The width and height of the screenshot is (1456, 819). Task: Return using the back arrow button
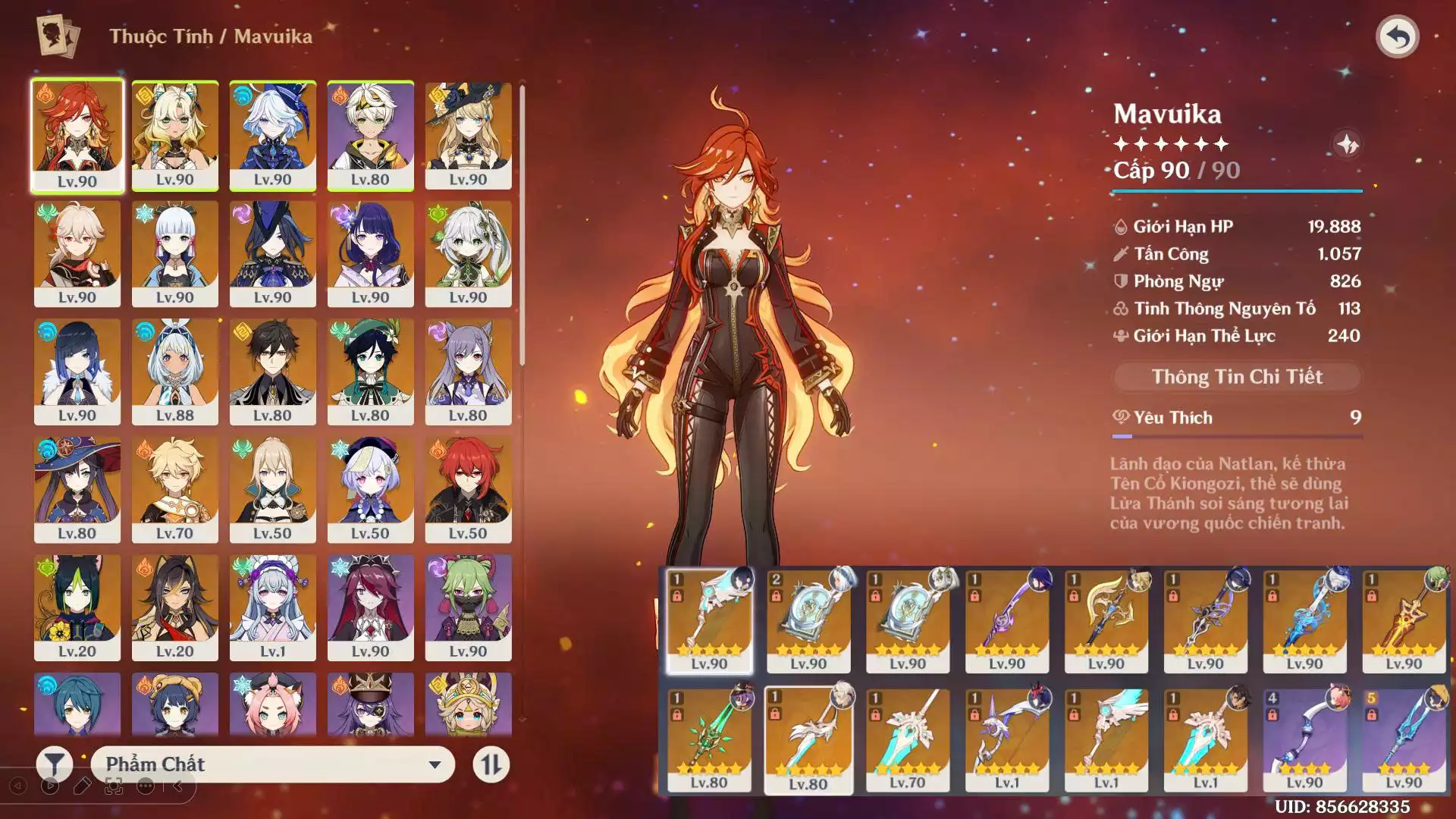click(x=1397, y=36)
